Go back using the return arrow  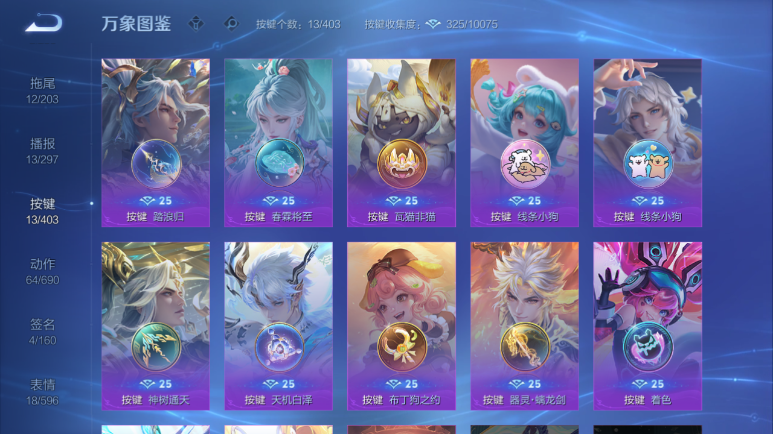point(43,23)
